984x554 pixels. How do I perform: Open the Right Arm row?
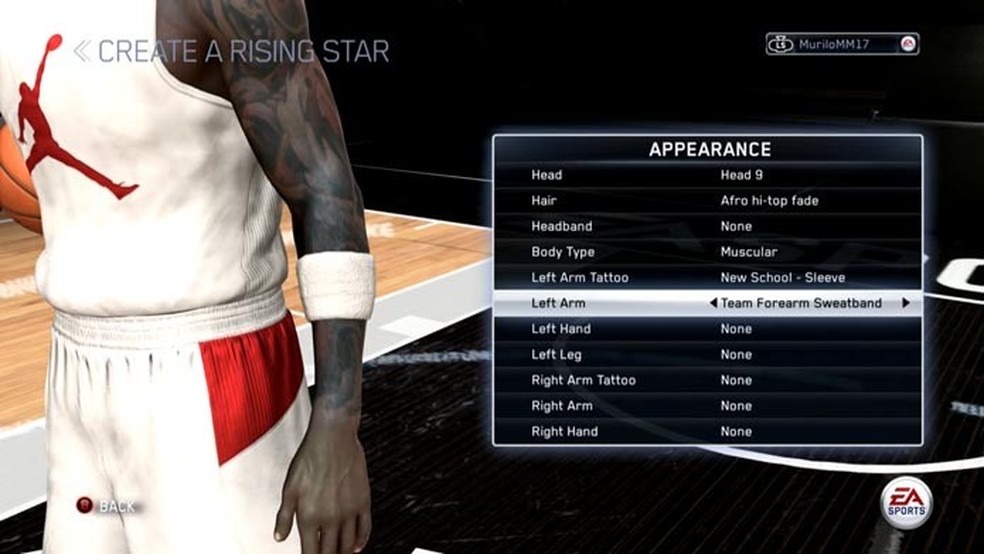pos(706,406)
